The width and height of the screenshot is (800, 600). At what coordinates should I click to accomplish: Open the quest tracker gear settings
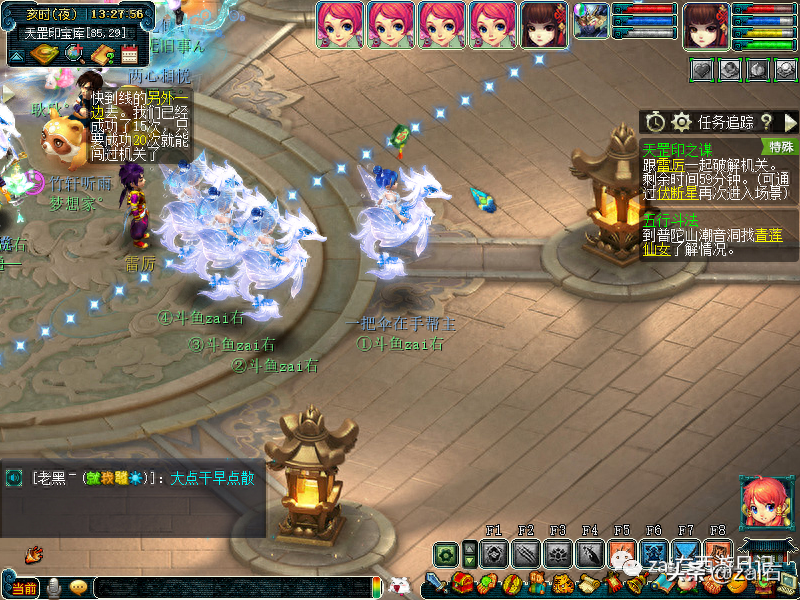(681, 122)
